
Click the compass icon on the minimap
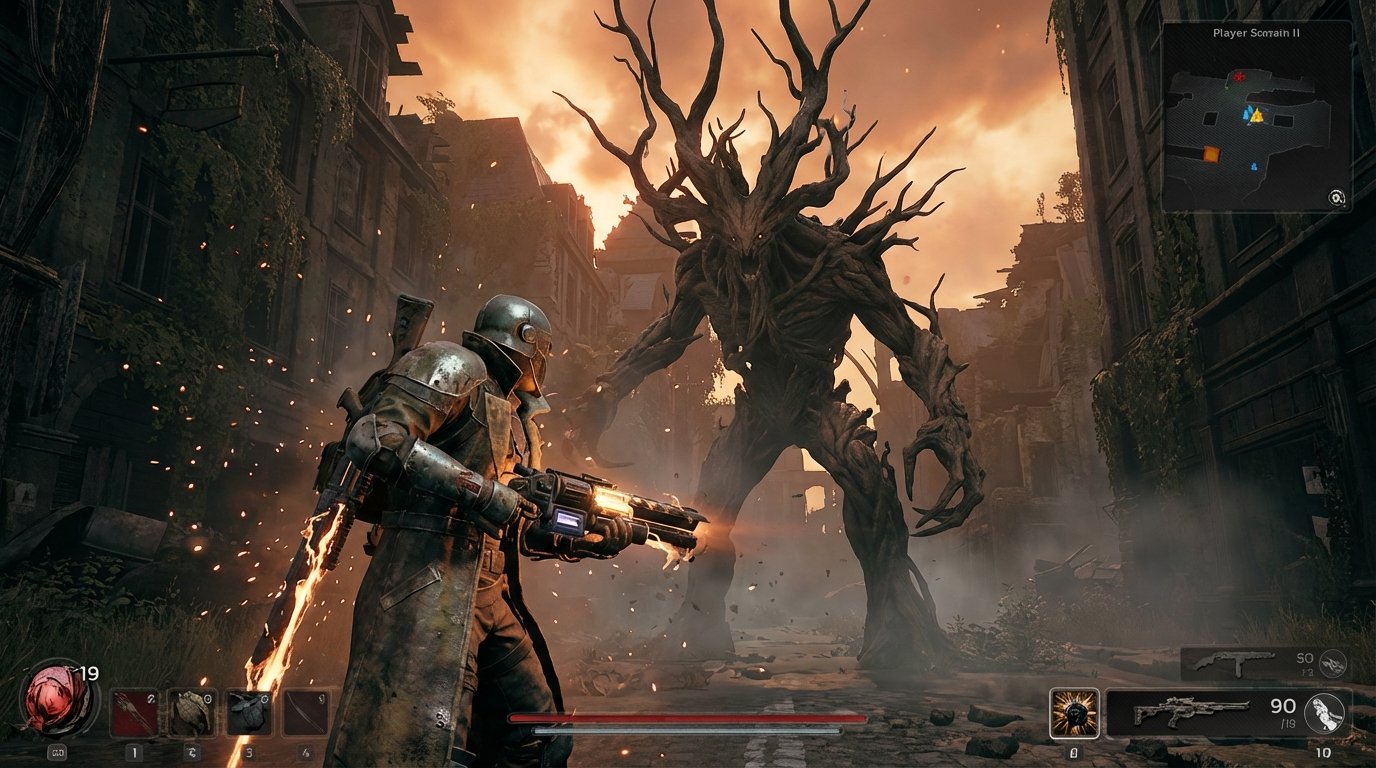[x=1336, y=198]
